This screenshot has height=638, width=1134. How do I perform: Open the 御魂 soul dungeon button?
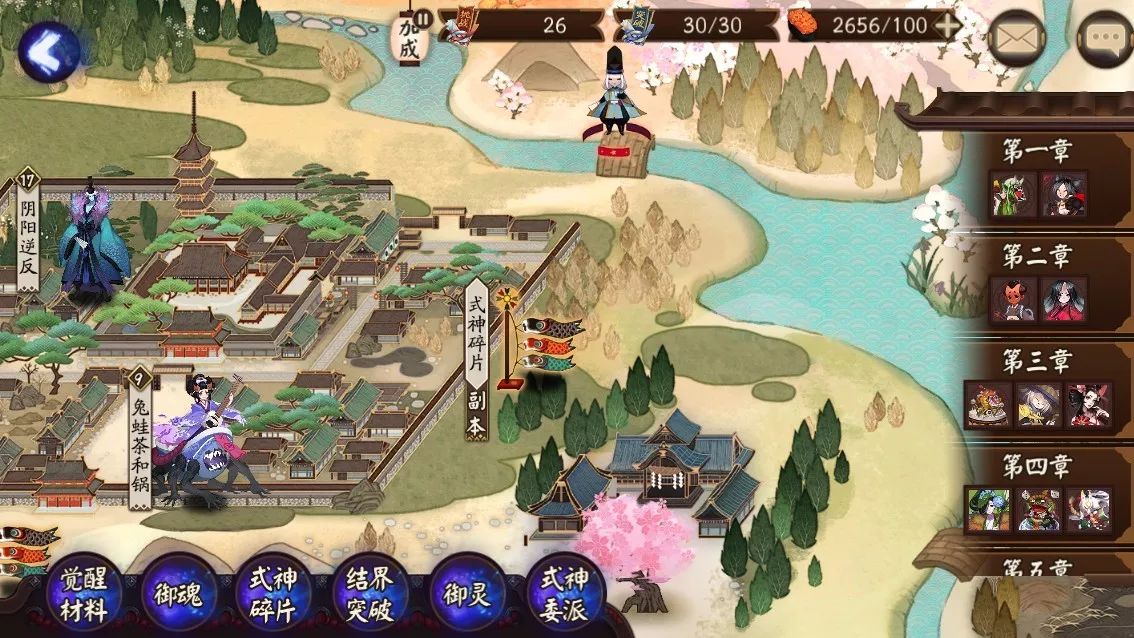coord(180,594)
